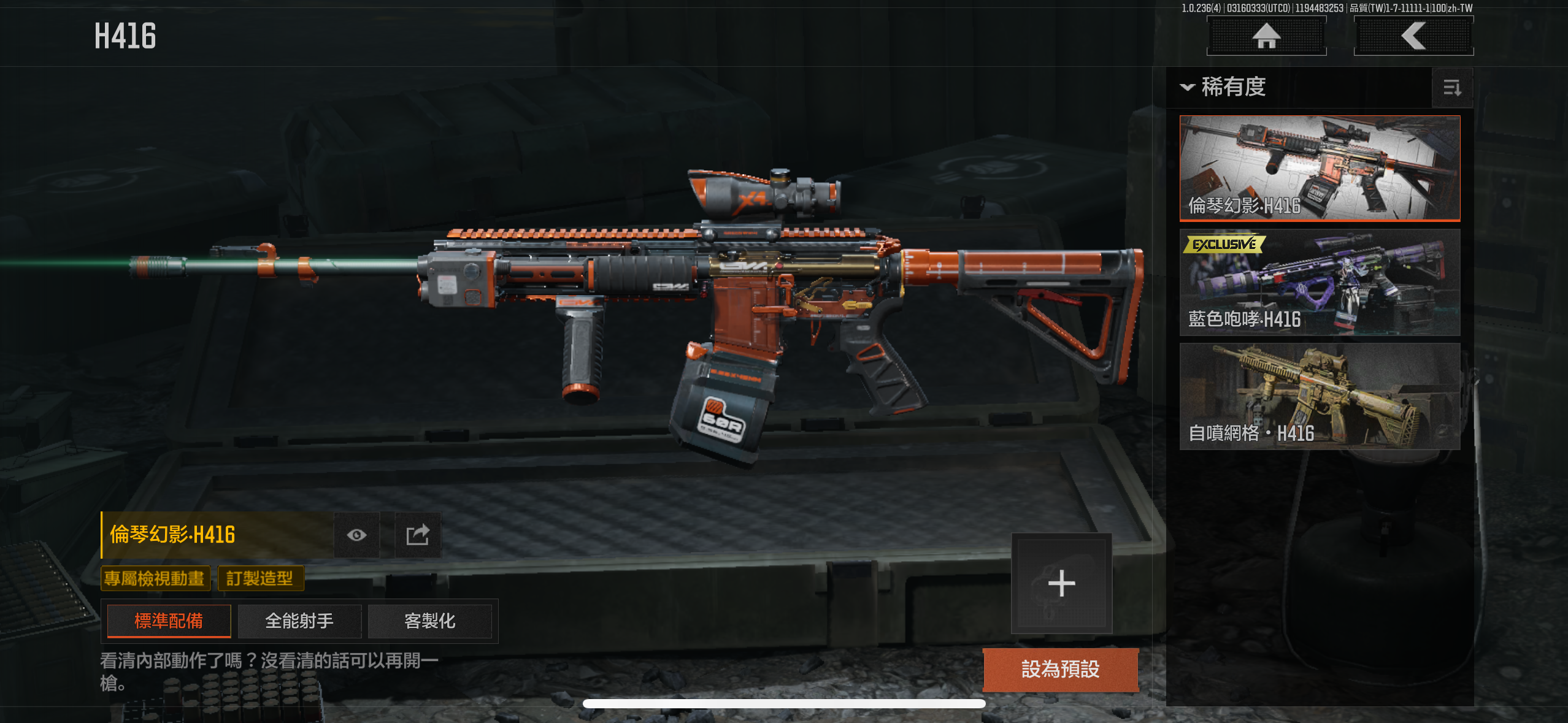Select the 倫琴幻影·H416 skin thumbnail

tap(1320, 168)
